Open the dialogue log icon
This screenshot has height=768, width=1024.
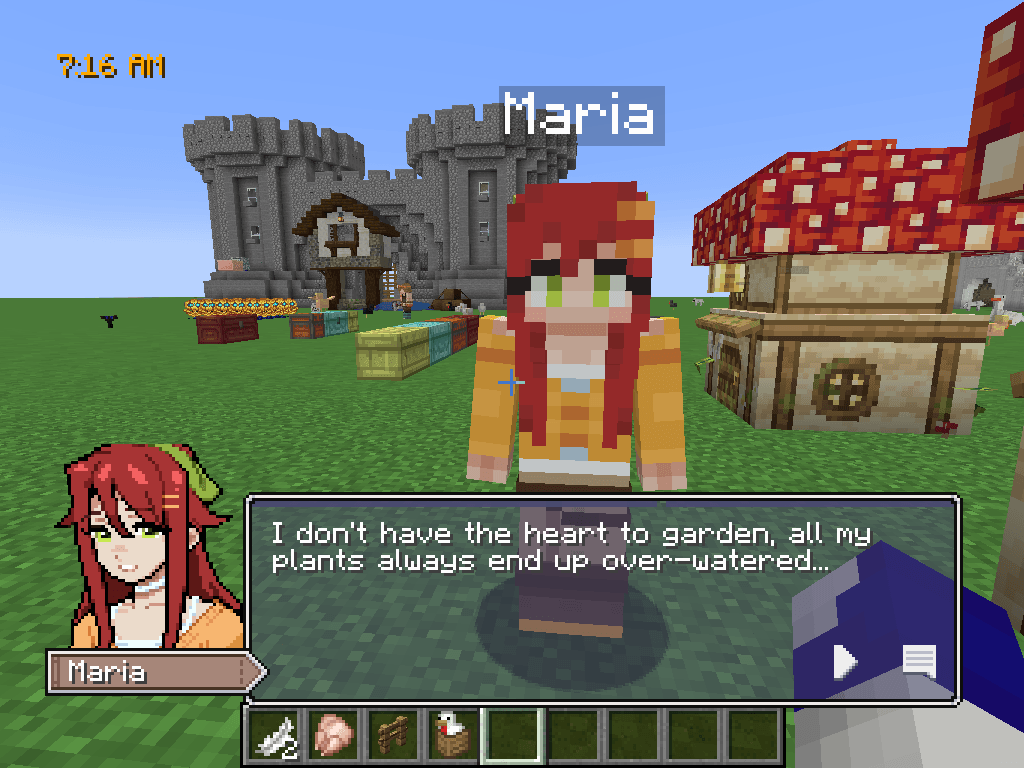(x=919, y=661)
